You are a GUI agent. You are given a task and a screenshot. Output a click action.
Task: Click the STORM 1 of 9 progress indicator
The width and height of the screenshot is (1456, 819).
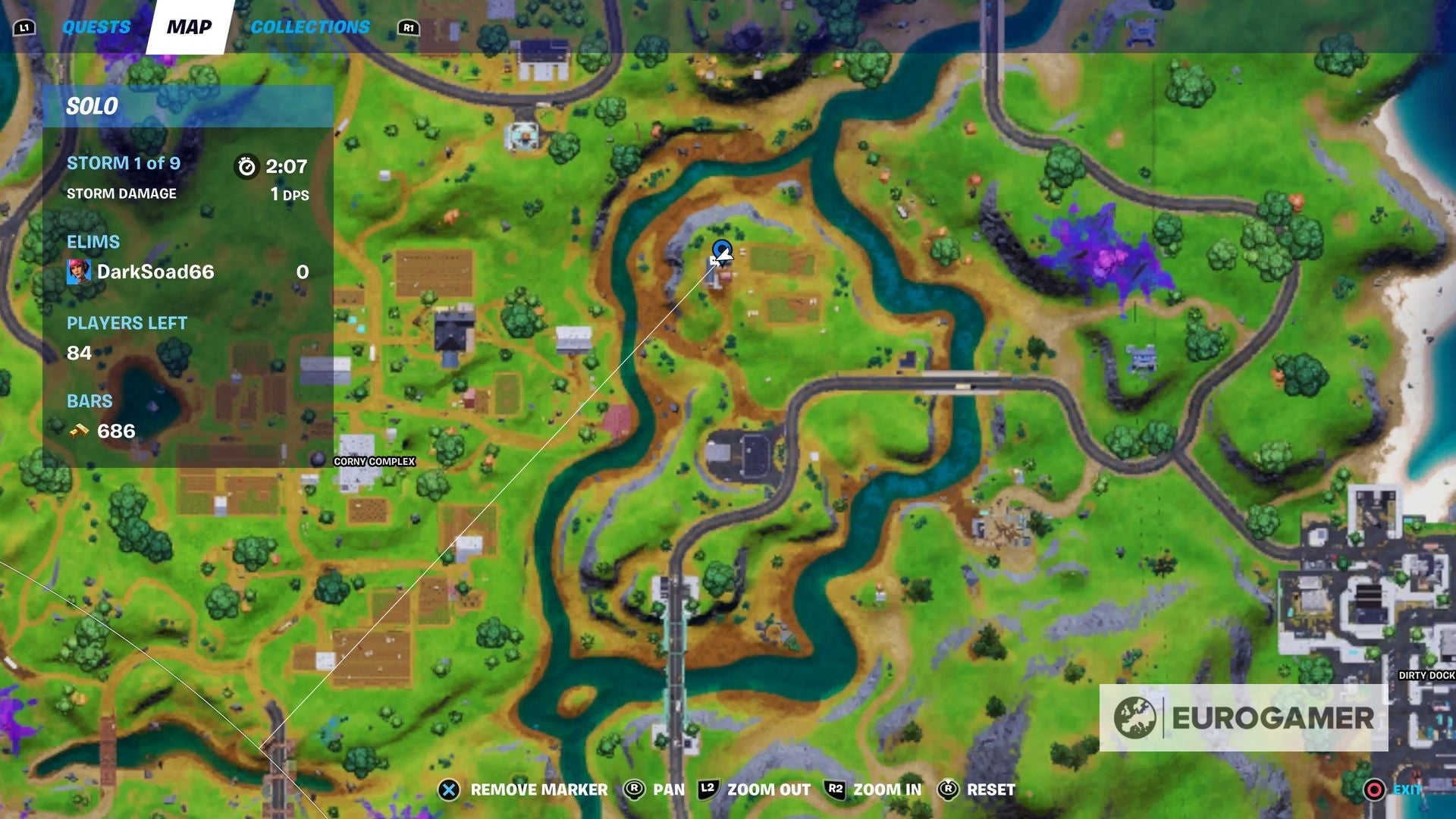tap(123, 163)
